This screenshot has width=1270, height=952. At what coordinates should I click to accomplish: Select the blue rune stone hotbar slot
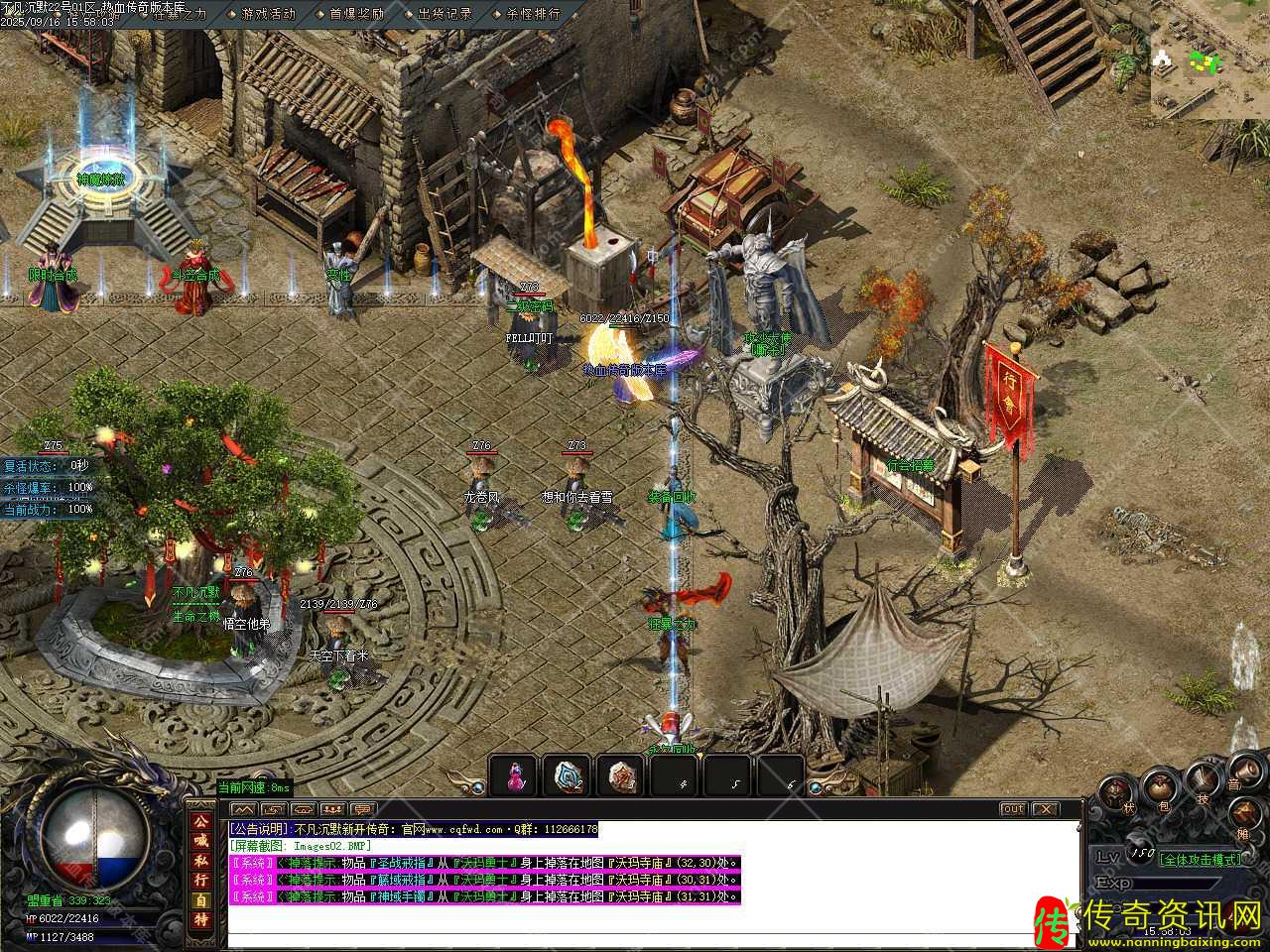coord(569,776)
